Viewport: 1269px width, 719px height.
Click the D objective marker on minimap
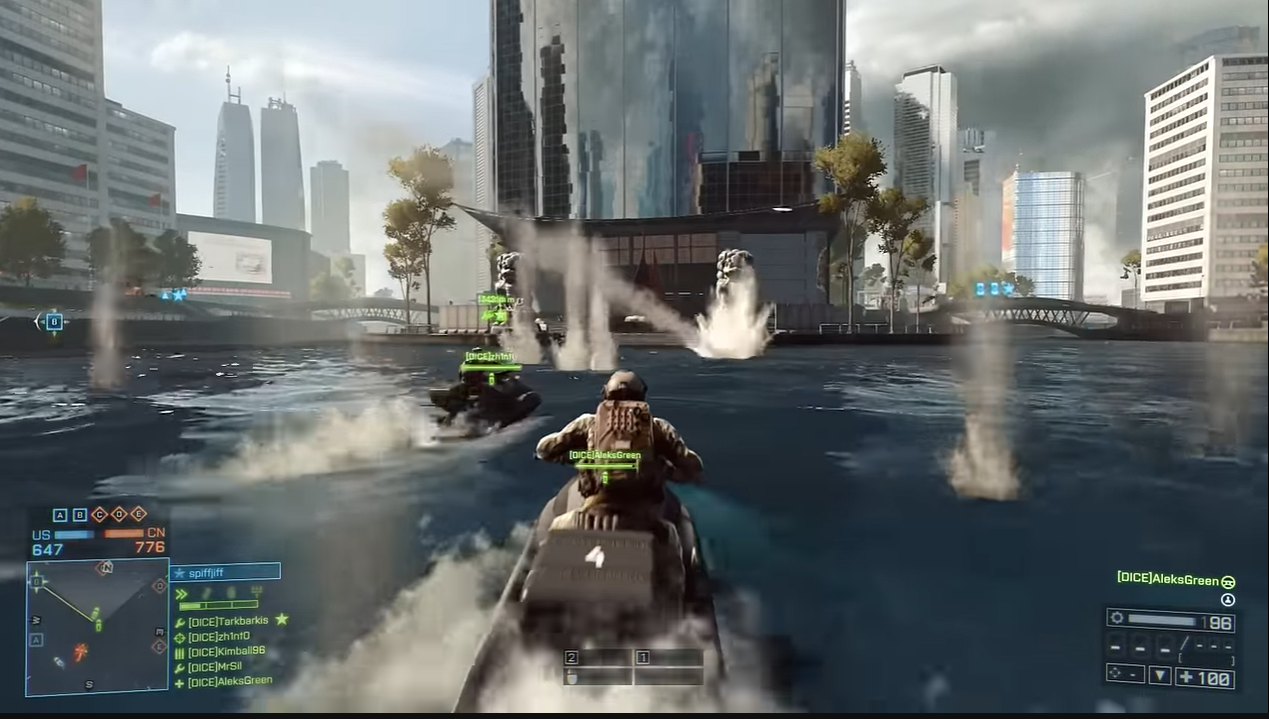tap(159, 585)
